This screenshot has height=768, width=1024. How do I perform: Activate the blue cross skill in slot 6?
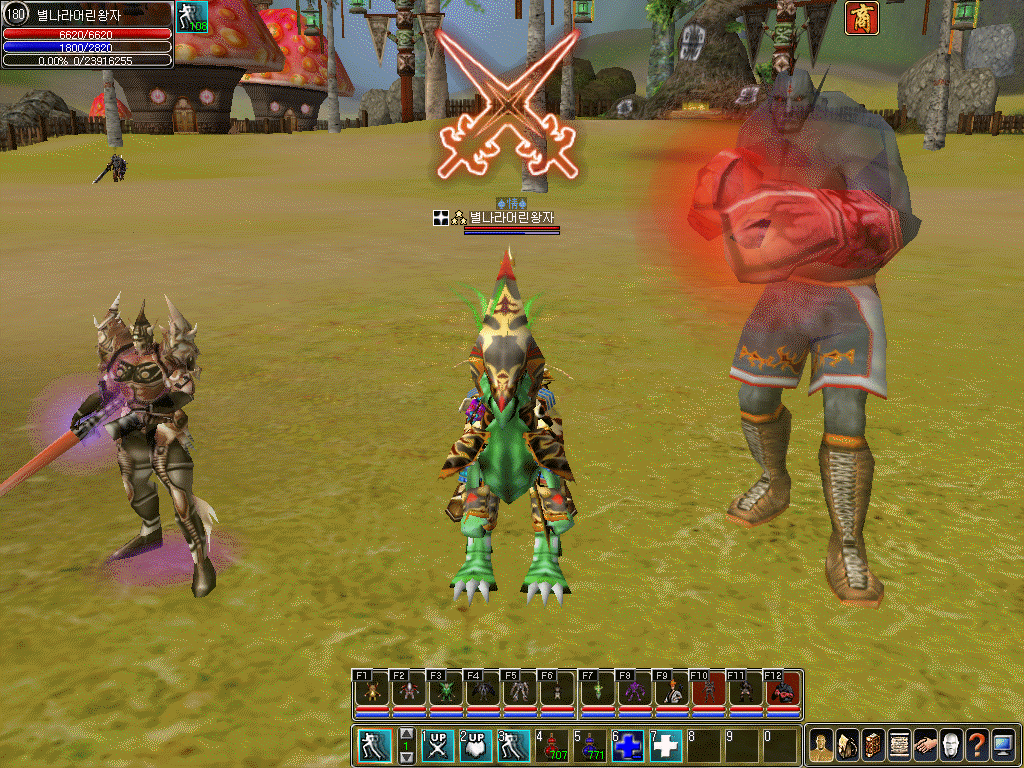628,746
